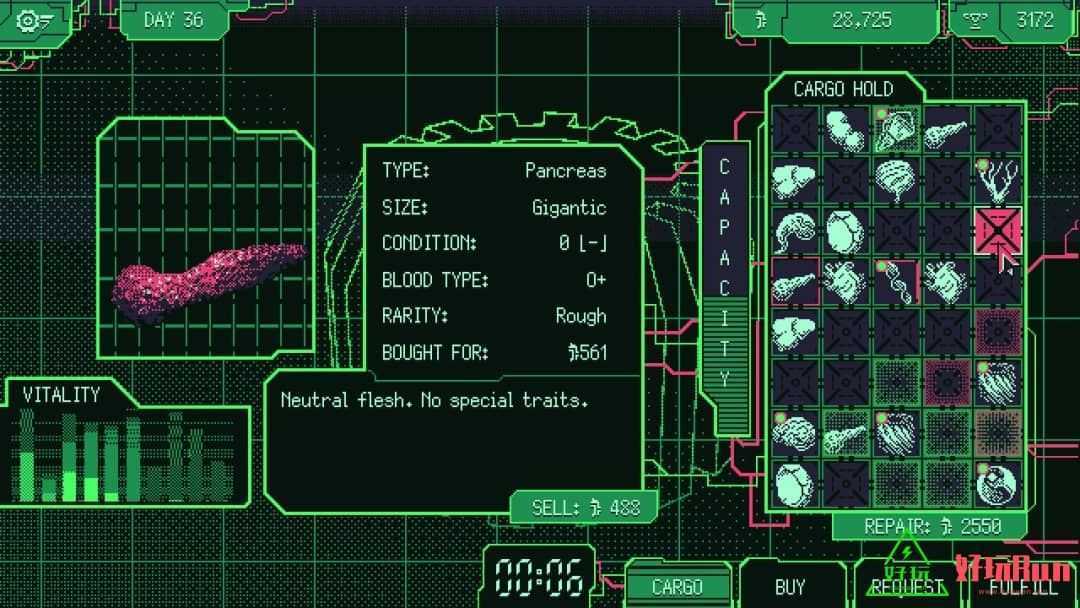
Task: Select the red highlighted cargo slot
Action: [997, 230]
